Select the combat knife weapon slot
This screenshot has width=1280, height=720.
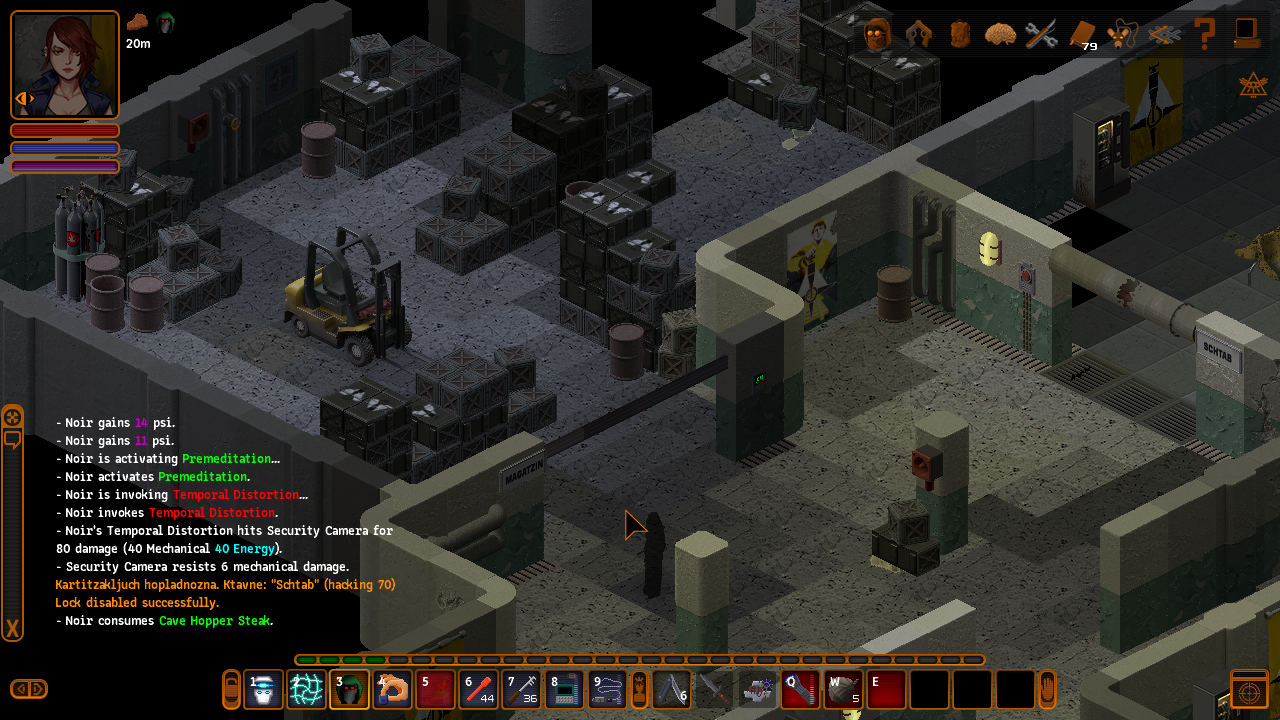point(715,690)
